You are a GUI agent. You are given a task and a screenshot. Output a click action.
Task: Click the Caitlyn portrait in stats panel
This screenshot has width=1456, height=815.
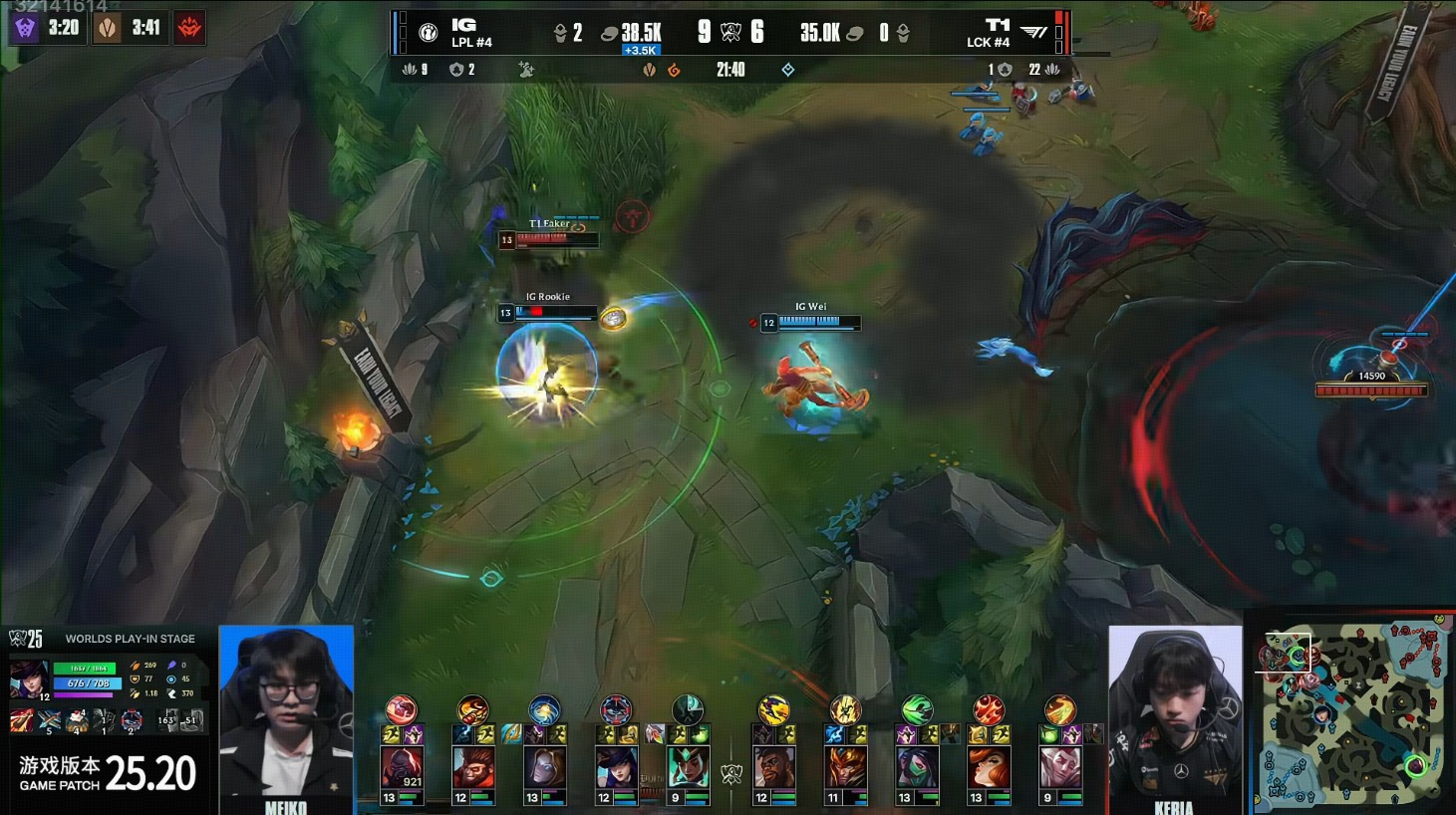[x=28, y=679]
